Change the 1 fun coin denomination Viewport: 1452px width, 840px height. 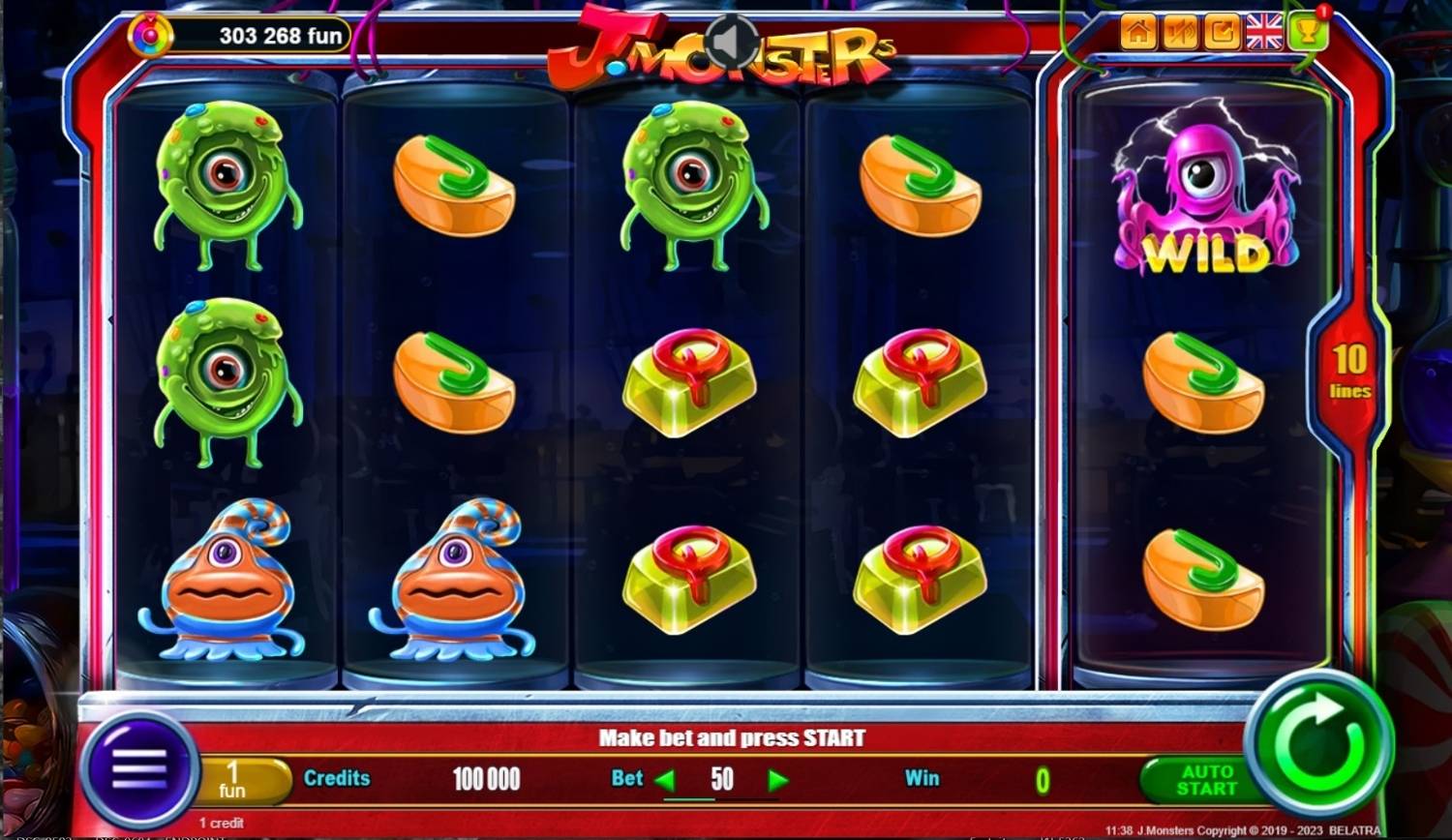(236, 780)
